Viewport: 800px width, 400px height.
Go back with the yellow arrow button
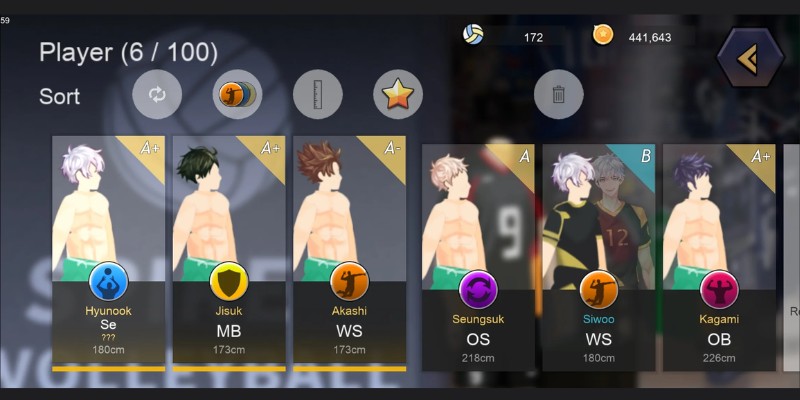click(x=749, y=60)
